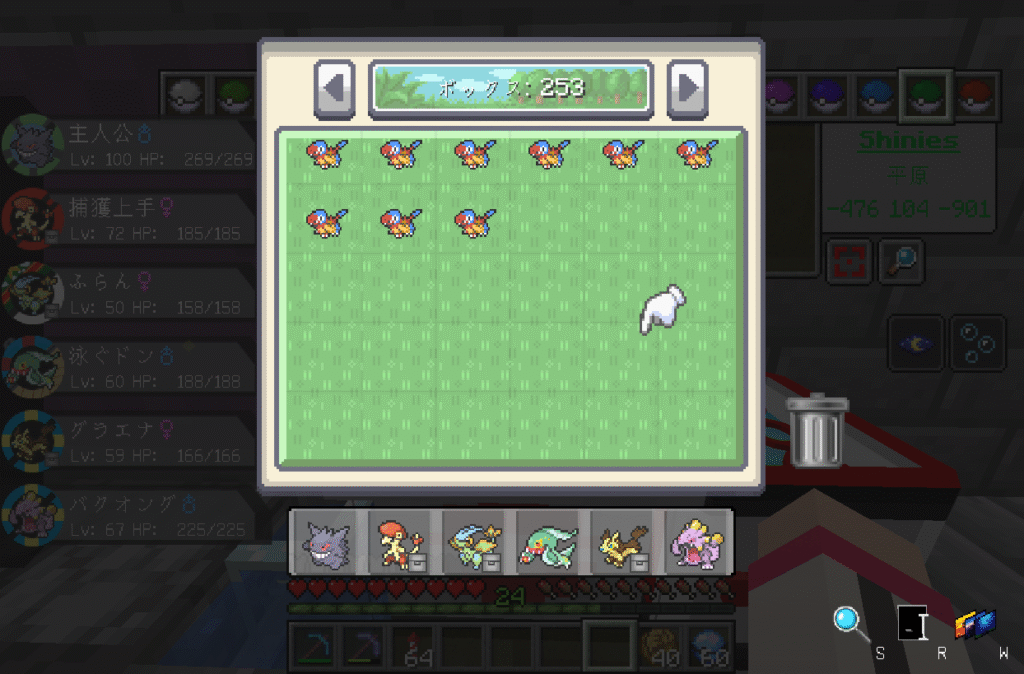Pick the green winged dragon party slot
Screen dimensions: 1024x674
474,544
